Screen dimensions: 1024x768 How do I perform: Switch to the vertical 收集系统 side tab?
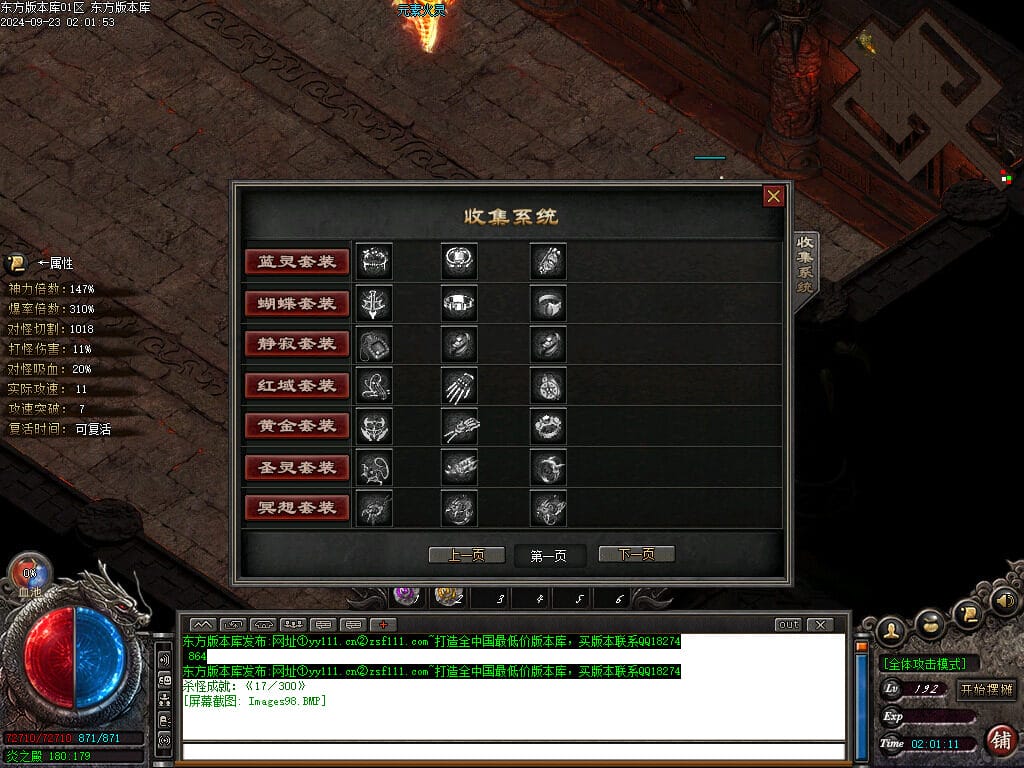(x=806, y=264)
